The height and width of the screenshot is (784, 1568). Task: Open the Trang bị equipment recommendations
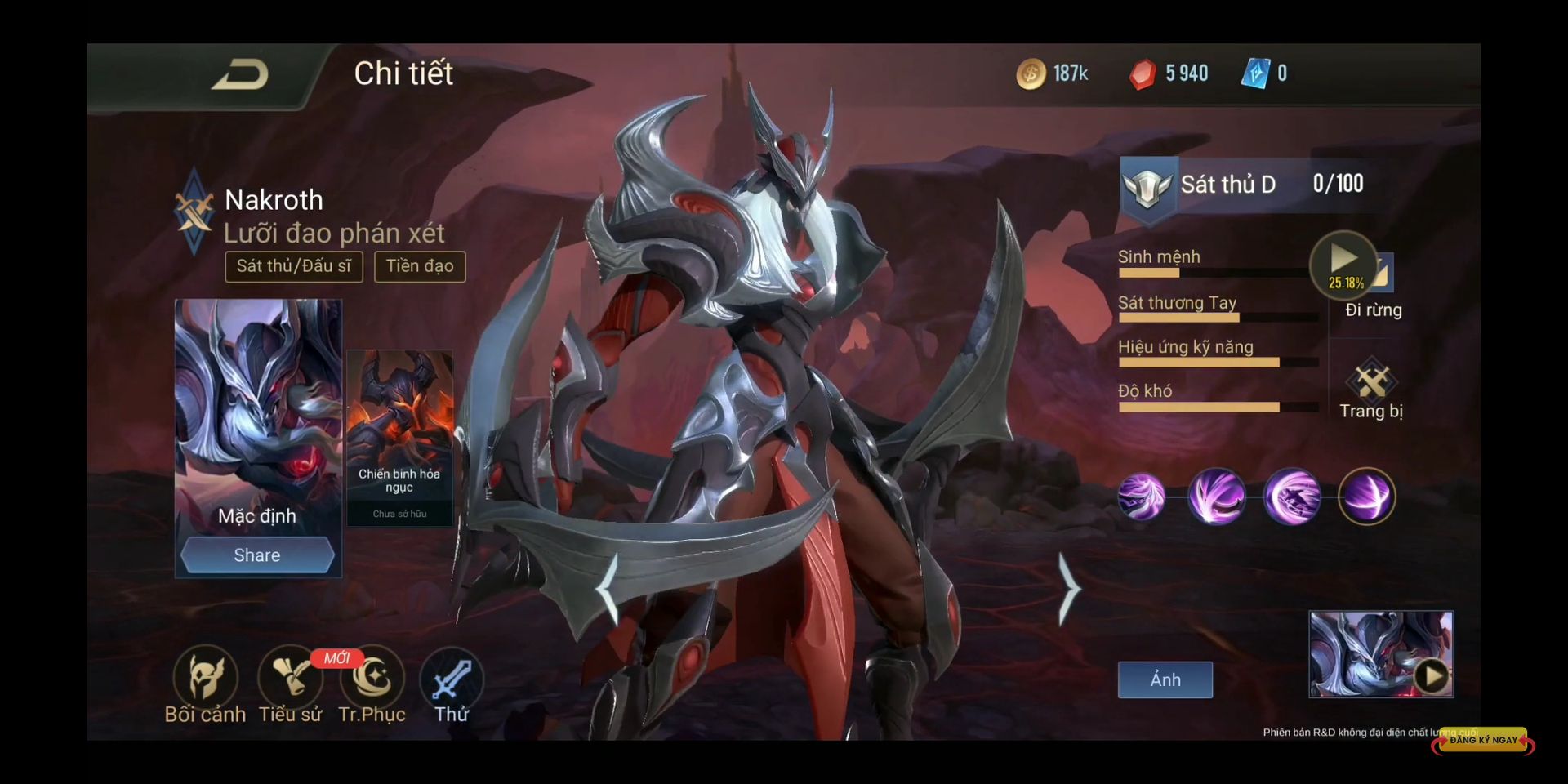pyautogui.click(x=1372, y=390)
